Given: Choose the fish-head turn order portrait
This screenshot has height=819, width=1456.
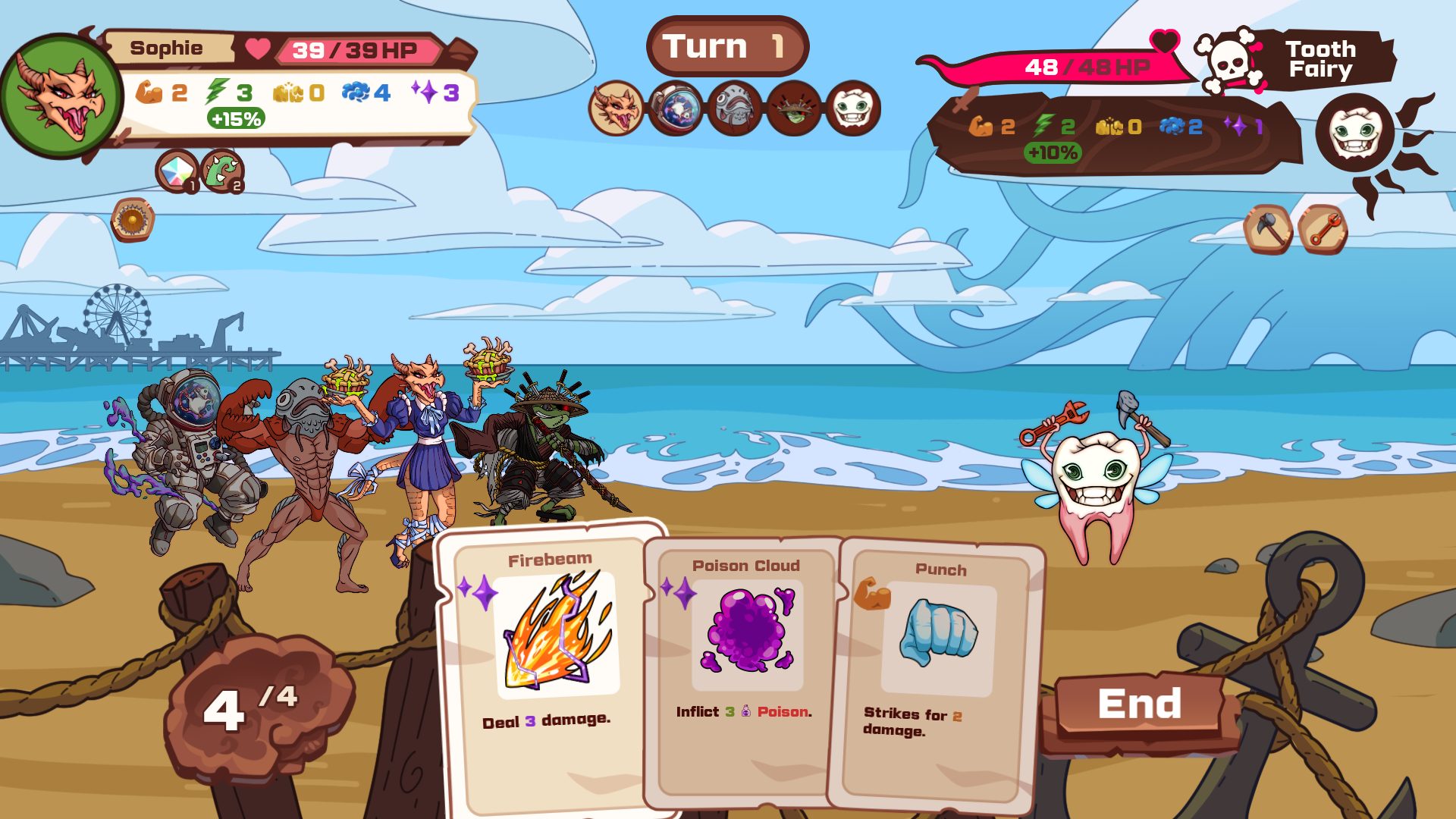Looking at the screenshot, I should pos(734,108).
